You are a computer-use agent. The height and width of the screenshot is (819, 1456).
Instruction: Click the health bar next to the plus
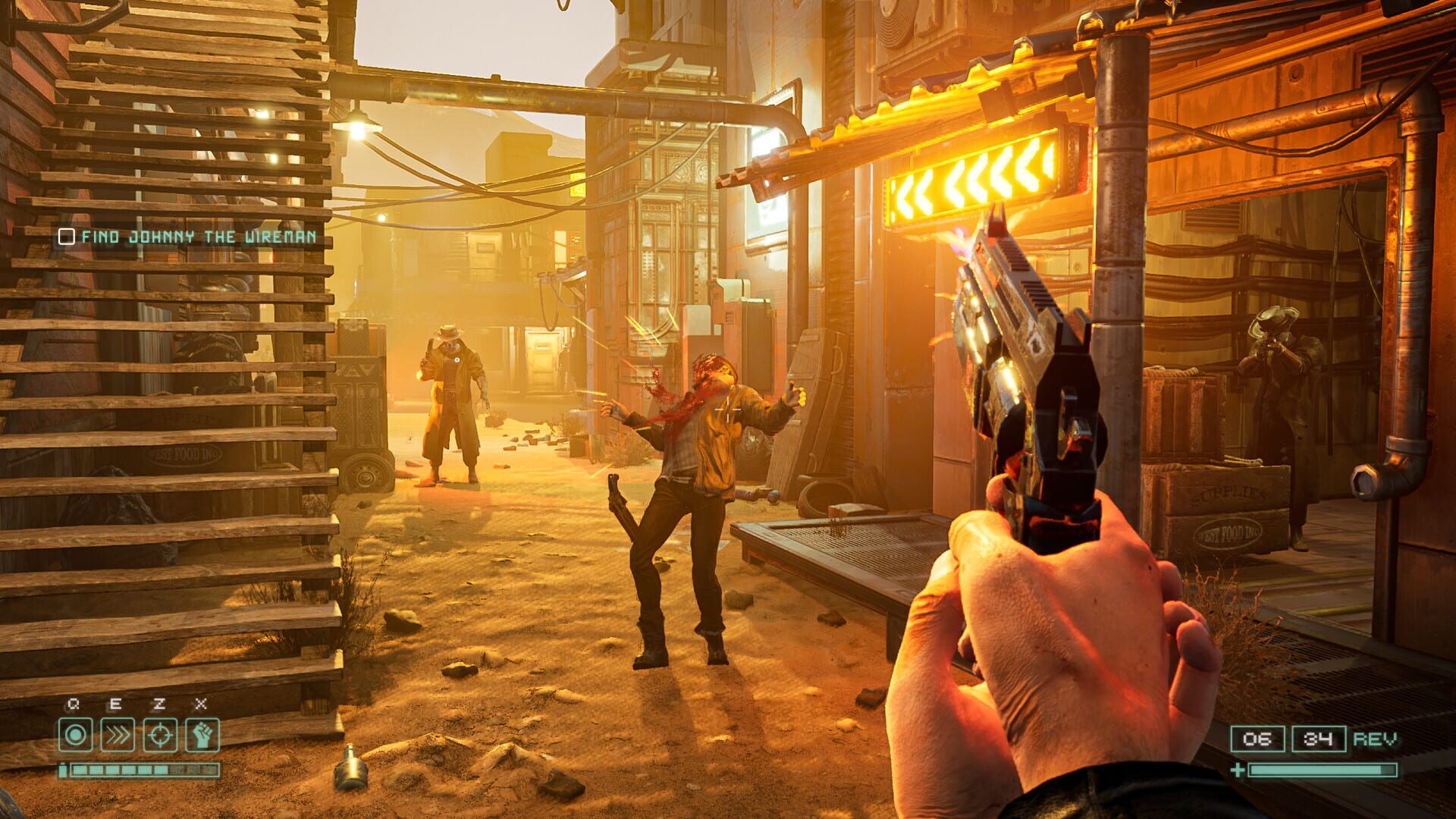click(x=1323, y=770)
